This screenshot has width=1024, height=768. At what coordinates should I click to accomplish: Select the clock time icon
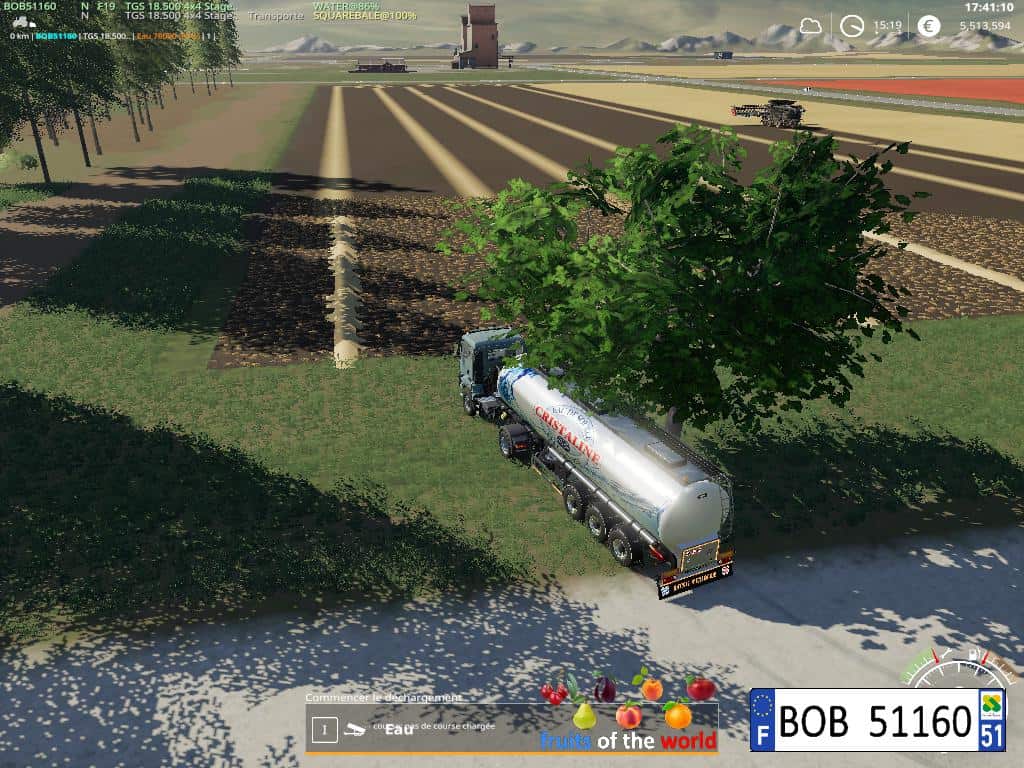tap(852, 26)
